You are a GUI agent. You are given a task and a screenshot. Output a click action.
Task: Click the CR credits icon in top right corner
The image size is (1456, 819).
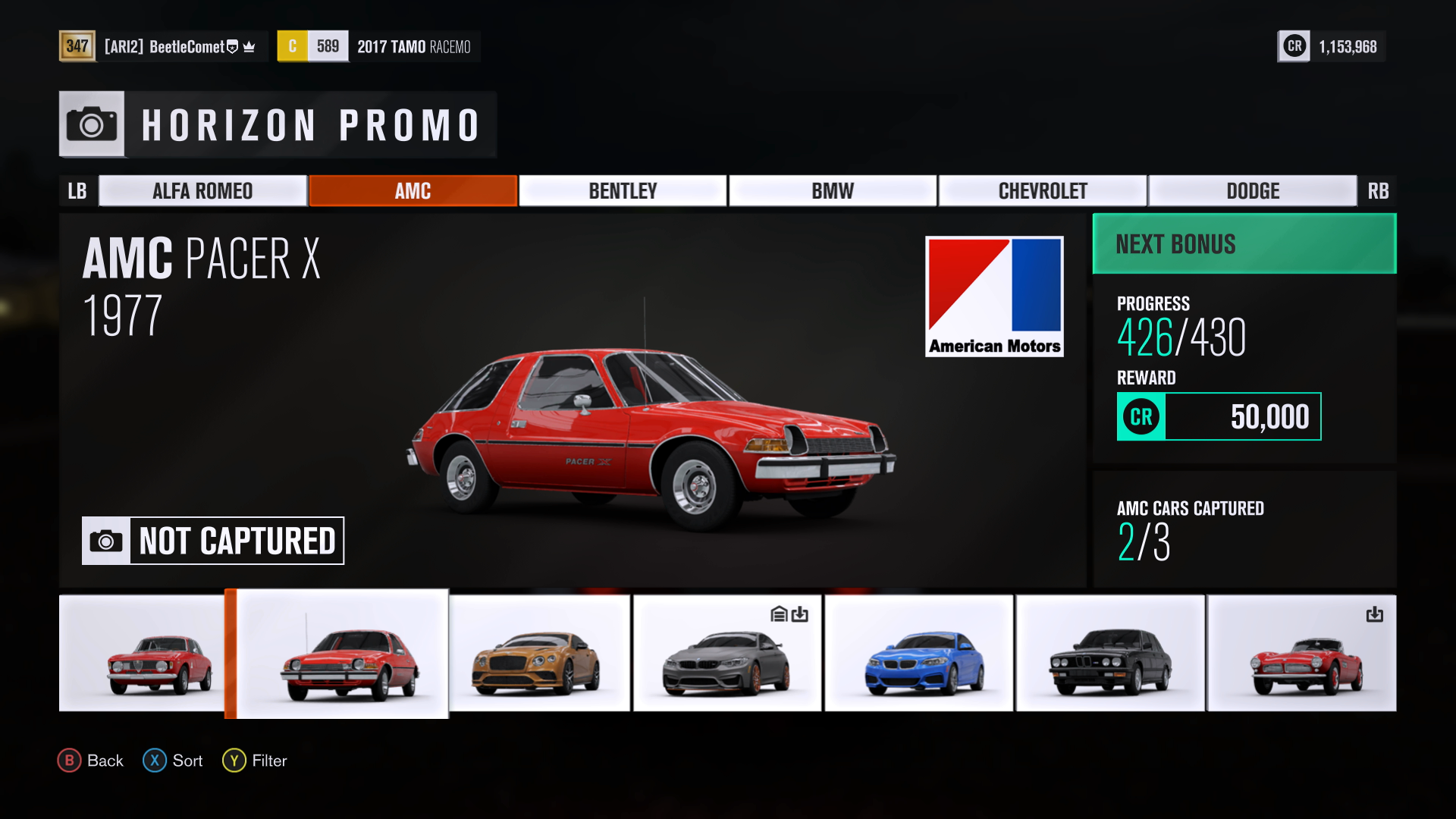tap(1294, 46)
